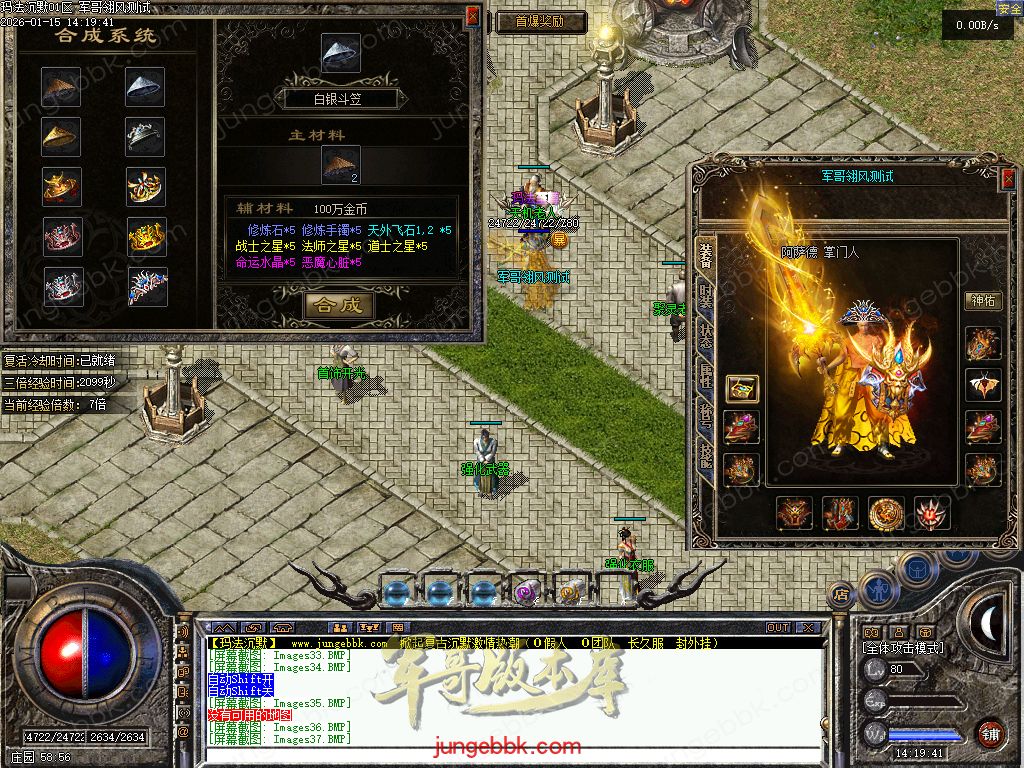
Task: Close the 合成系统 crafting window
Action: 473,17
